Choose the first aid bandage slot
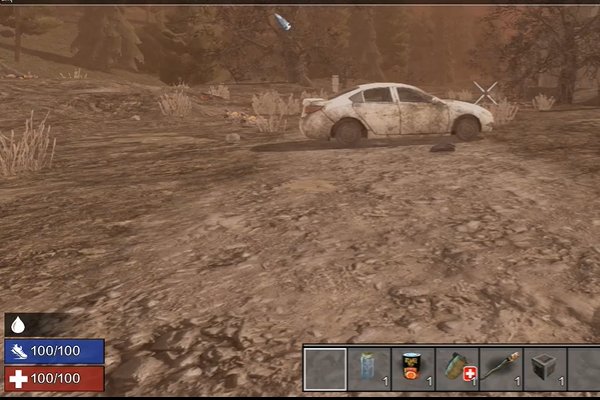This screenshot has width=600, height=400. 457,368
